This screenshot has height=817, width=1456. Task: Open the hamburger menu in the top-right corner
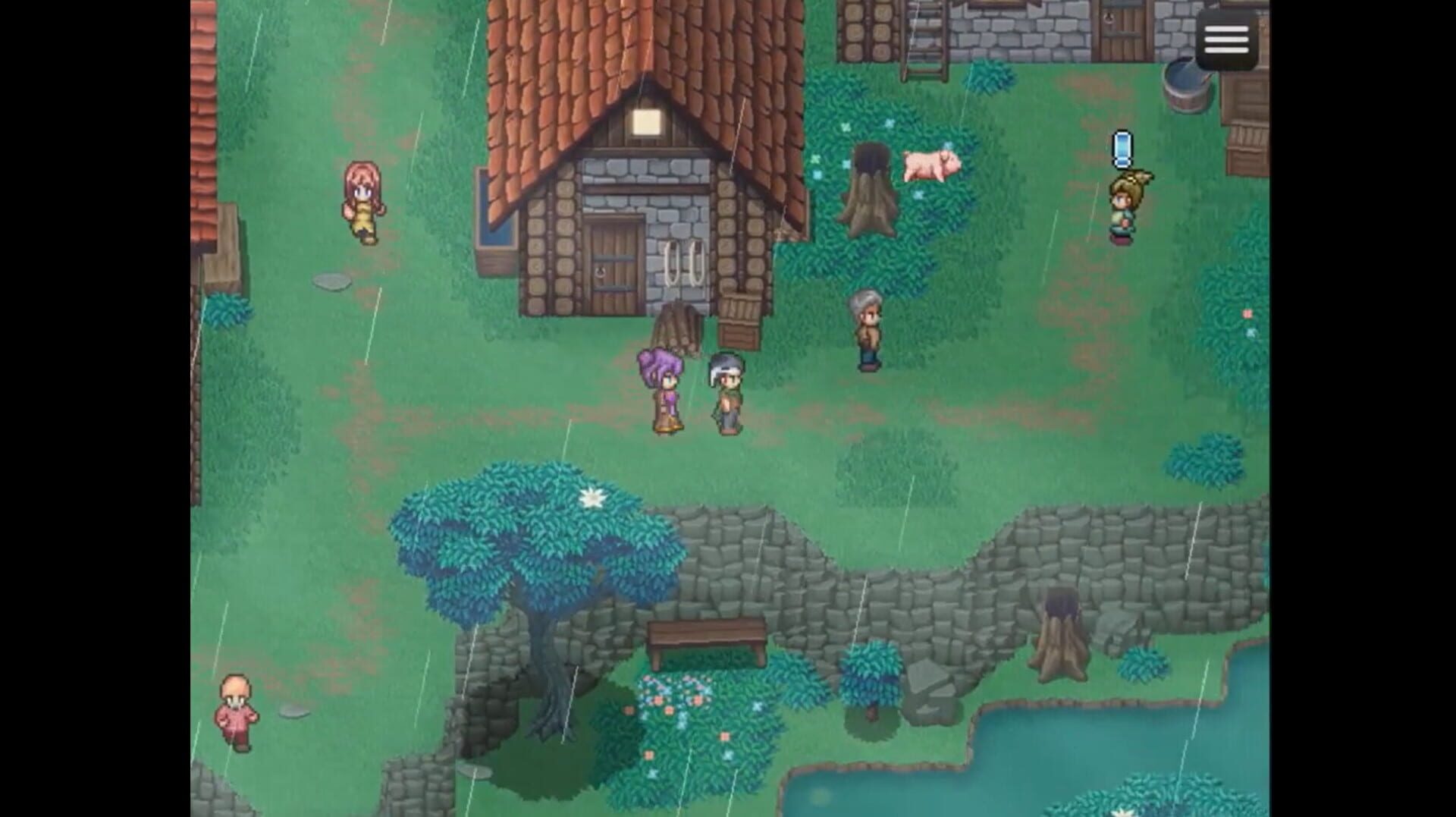[x=1226, y=38]
